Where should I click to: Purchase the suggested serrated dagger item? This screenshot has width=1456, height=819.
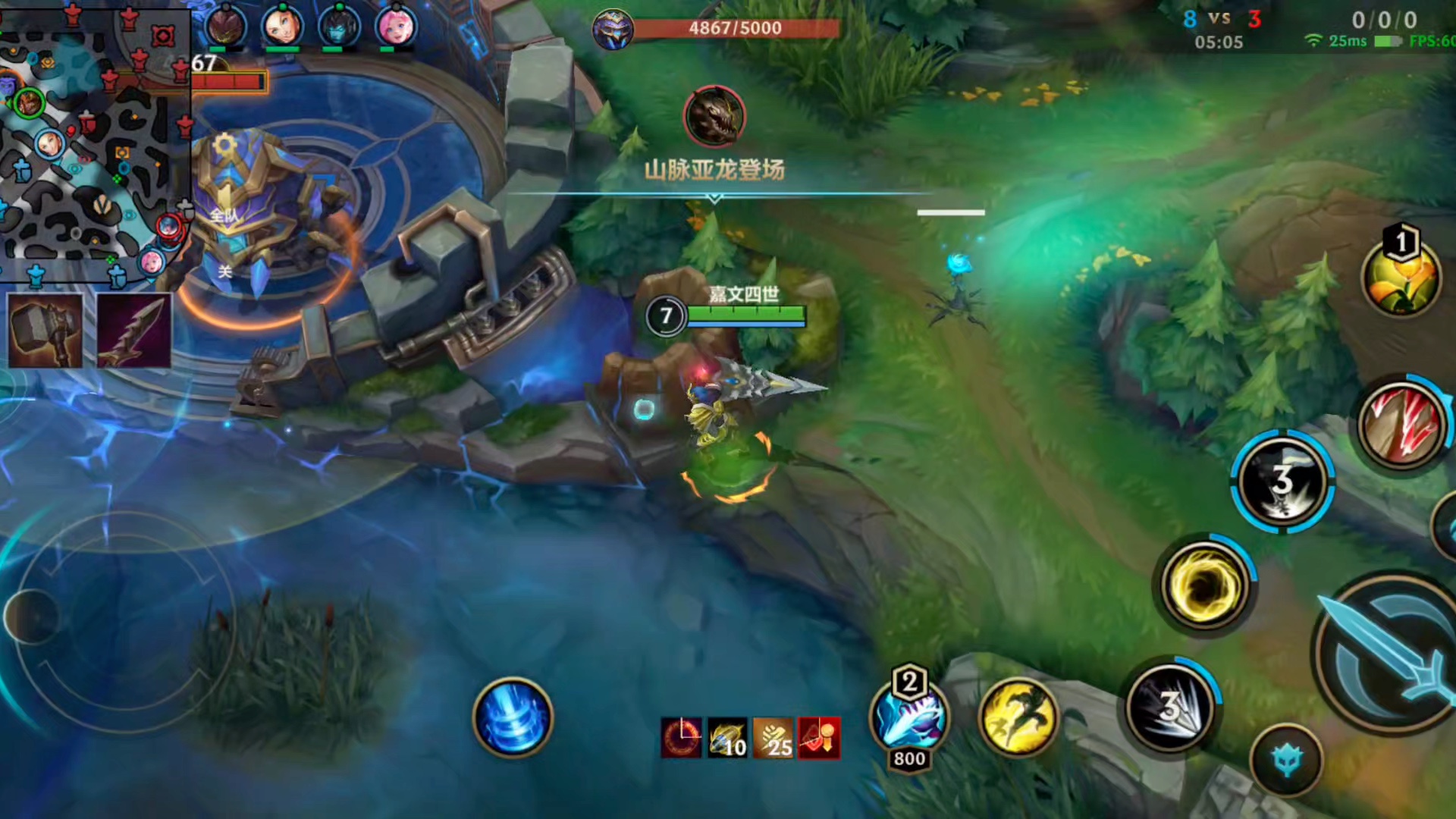click(134, 331)
